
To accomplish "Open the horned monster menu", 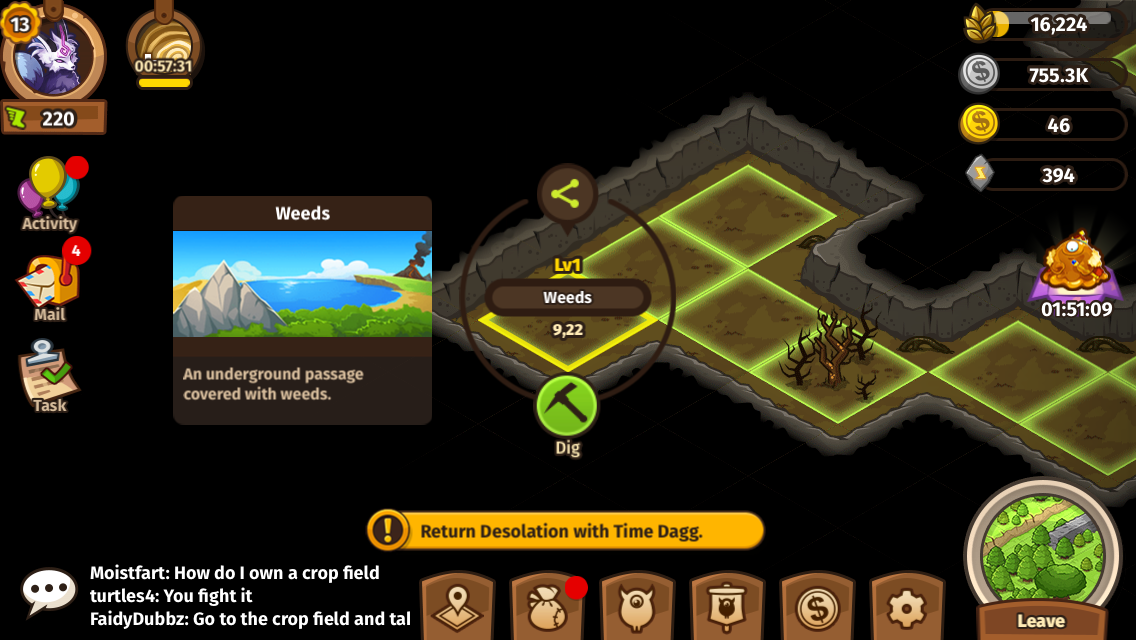I will [637, 607].
